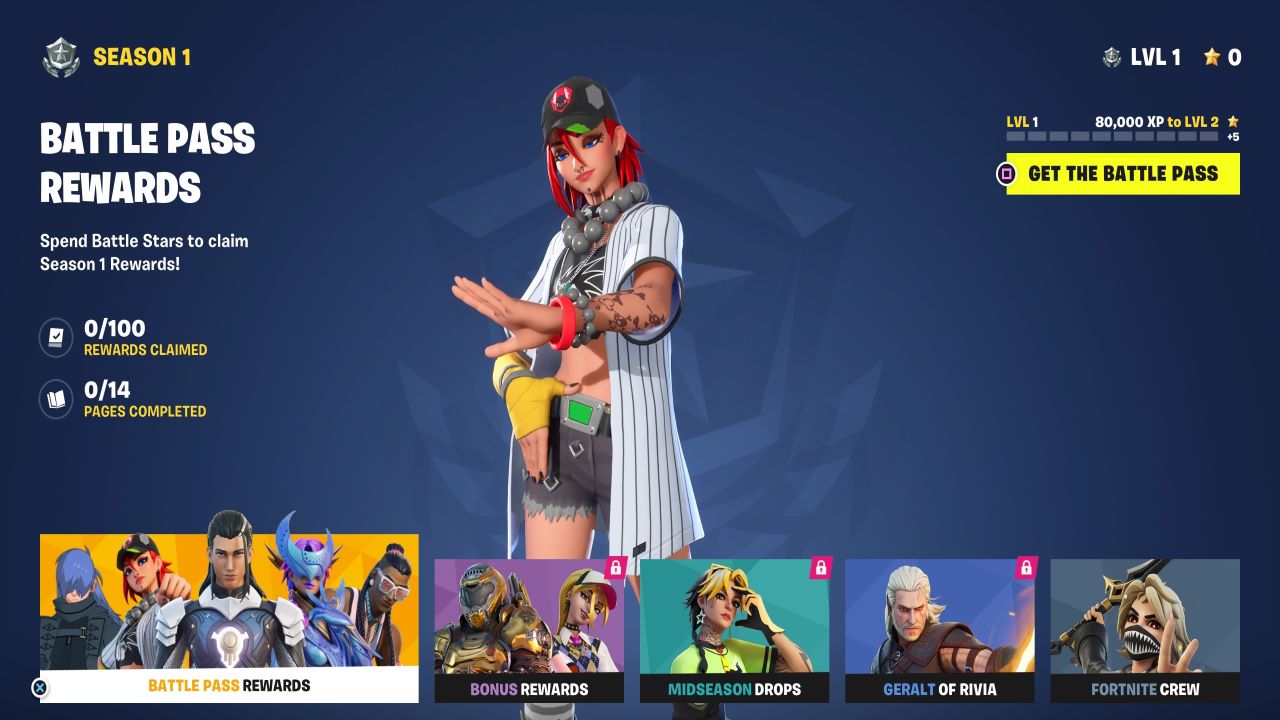Viewport: 1280px width, 720px height.
Task: Click Get the Battle Pass
Action: pos(1122,173)
